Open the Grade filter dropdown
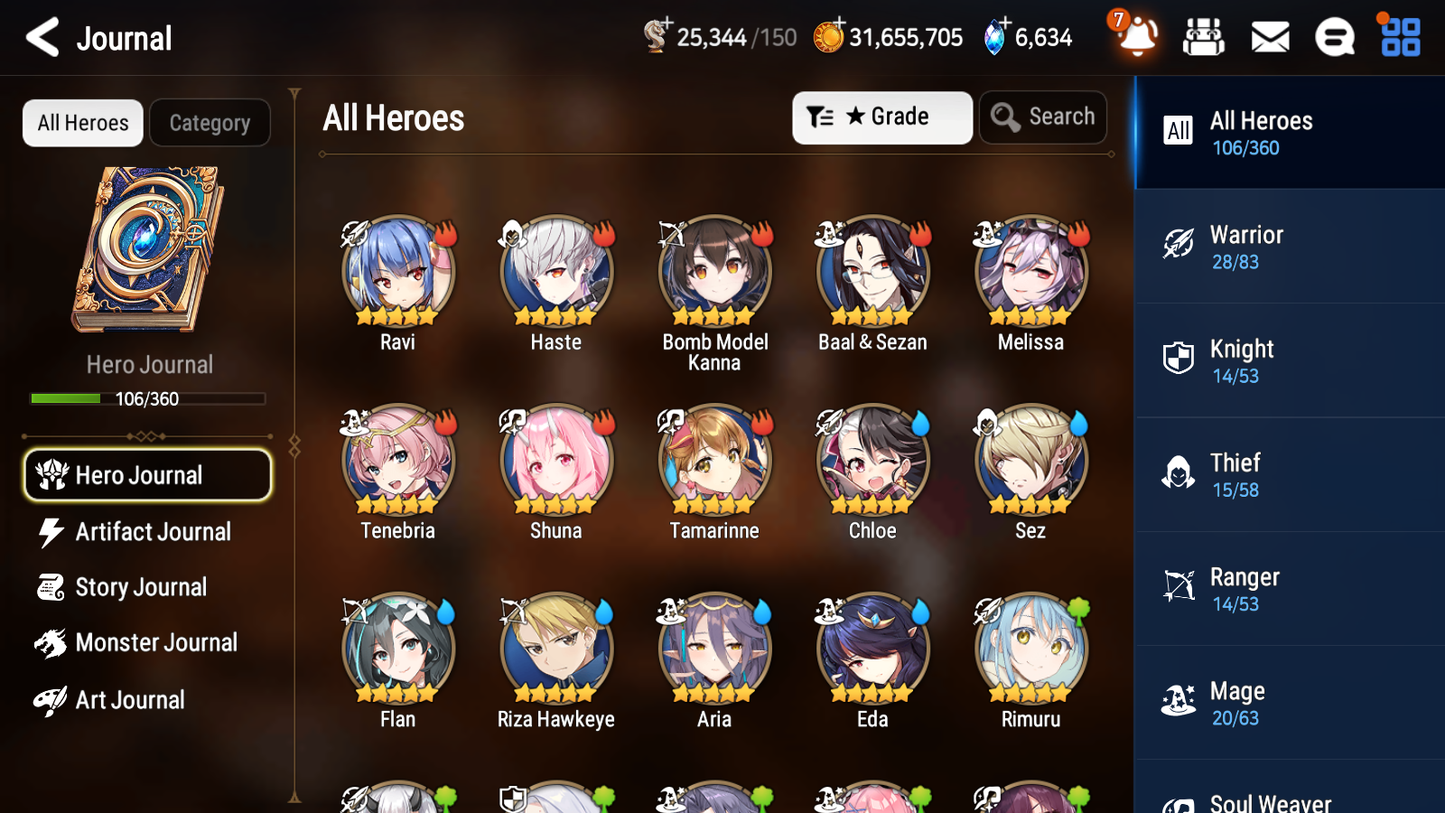The image size is (1445, 813). [x=882, y=117]
